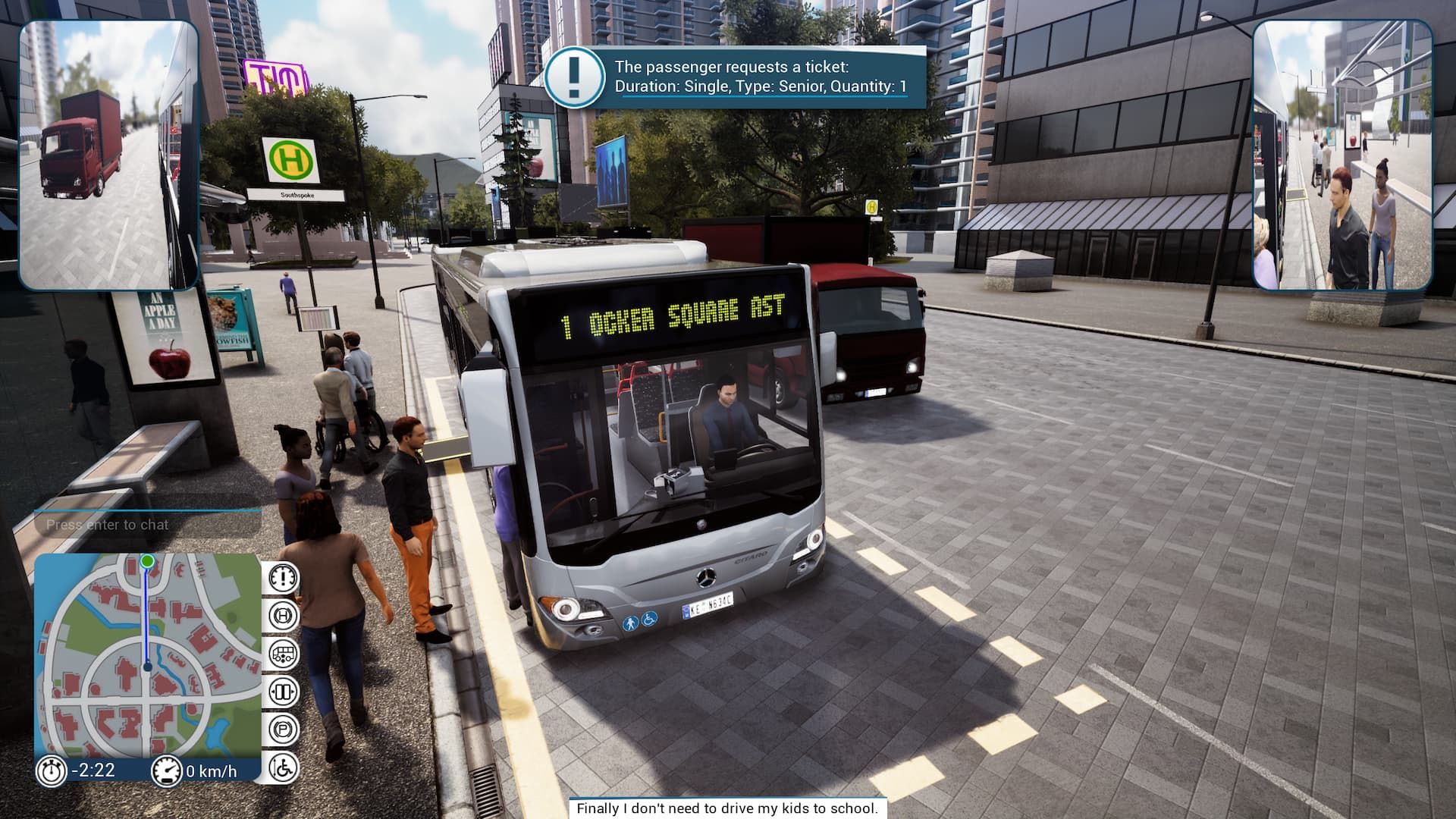1456x819 pixels.
Task: Toggle the wheelchair symbol on the bus front
Action: tap(648, 620)
